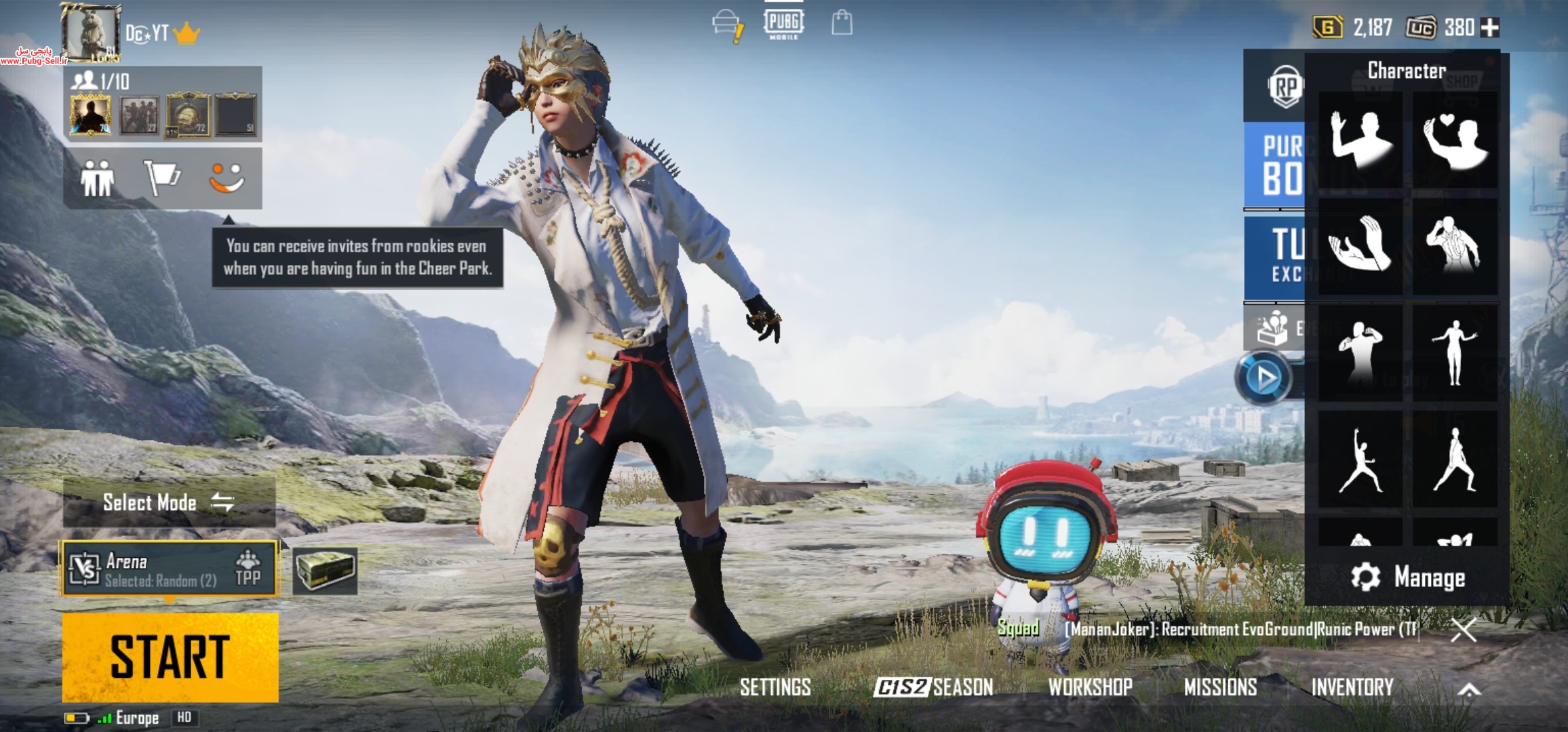The width and height of the screenshot is (1568, 732).
Task: Go to the C1S2 SEASON page
Action: point(934,687)
